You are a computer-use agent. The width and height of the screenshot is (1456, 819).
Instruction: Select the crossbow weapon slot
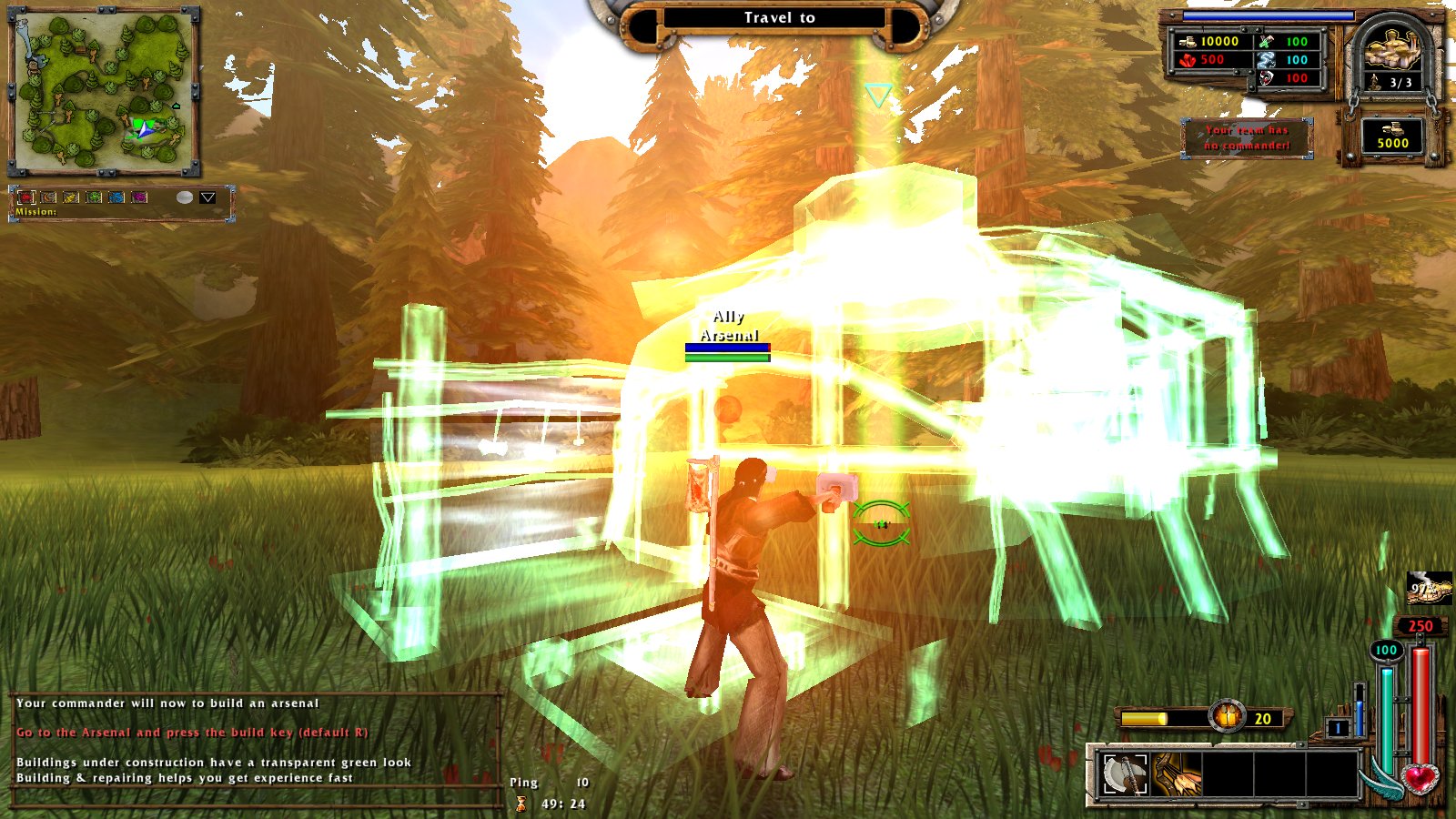(x=1177, y=774)
